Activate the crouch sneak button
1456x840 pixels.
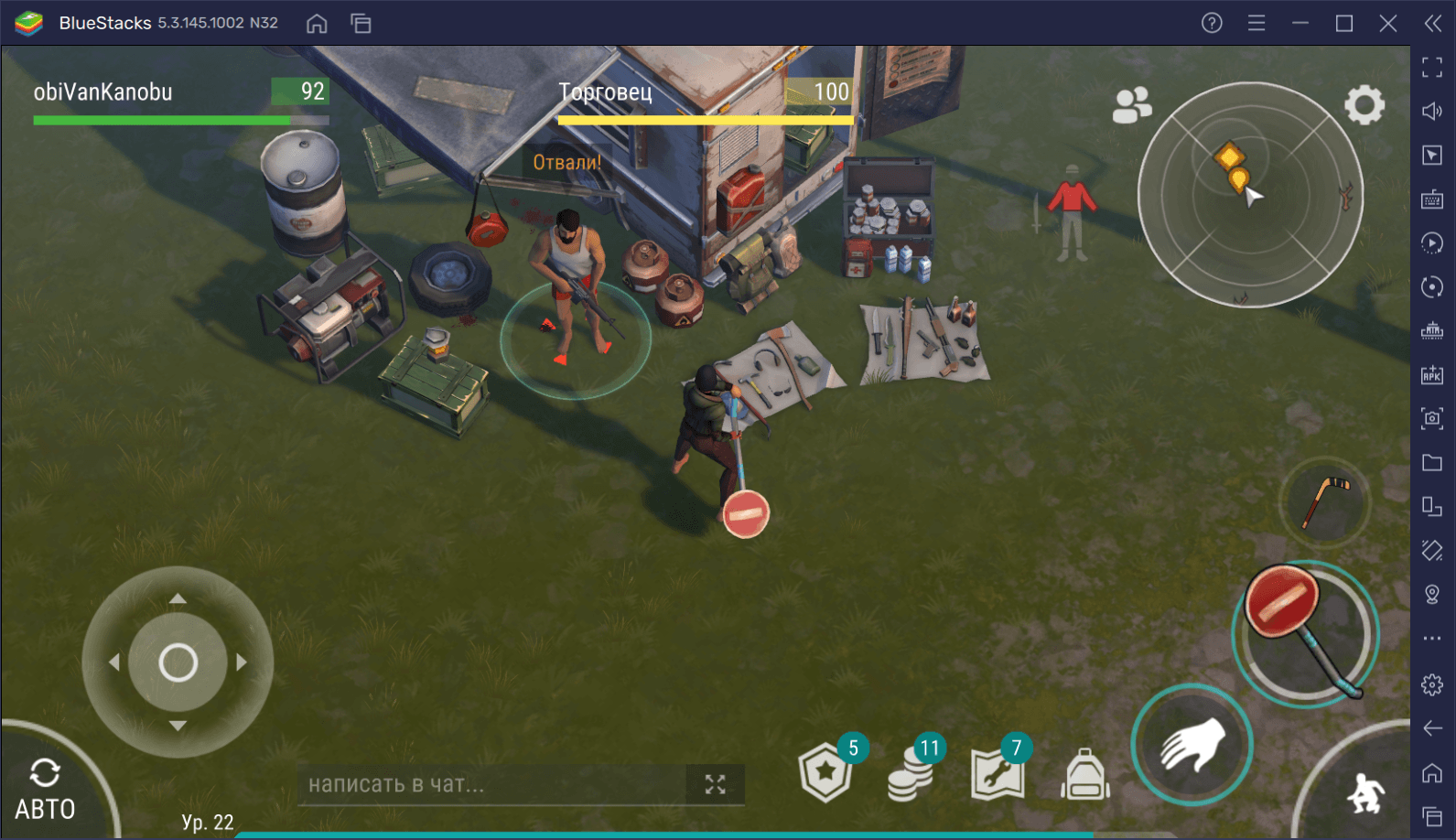pyautogui.click(x=1365, y=792)
